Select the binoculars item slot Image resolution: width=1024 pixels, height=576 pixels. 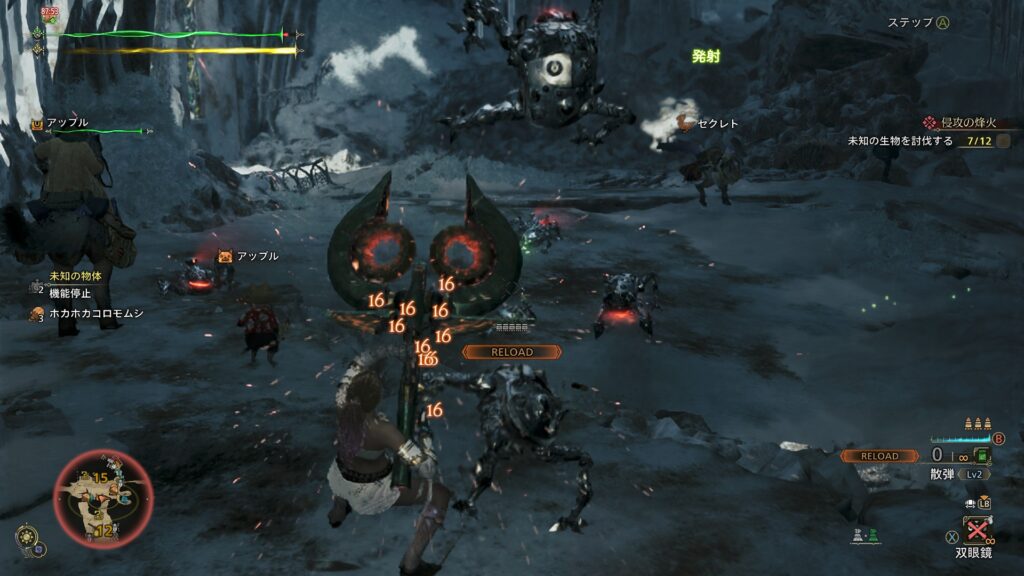click(x=977, y=529)
